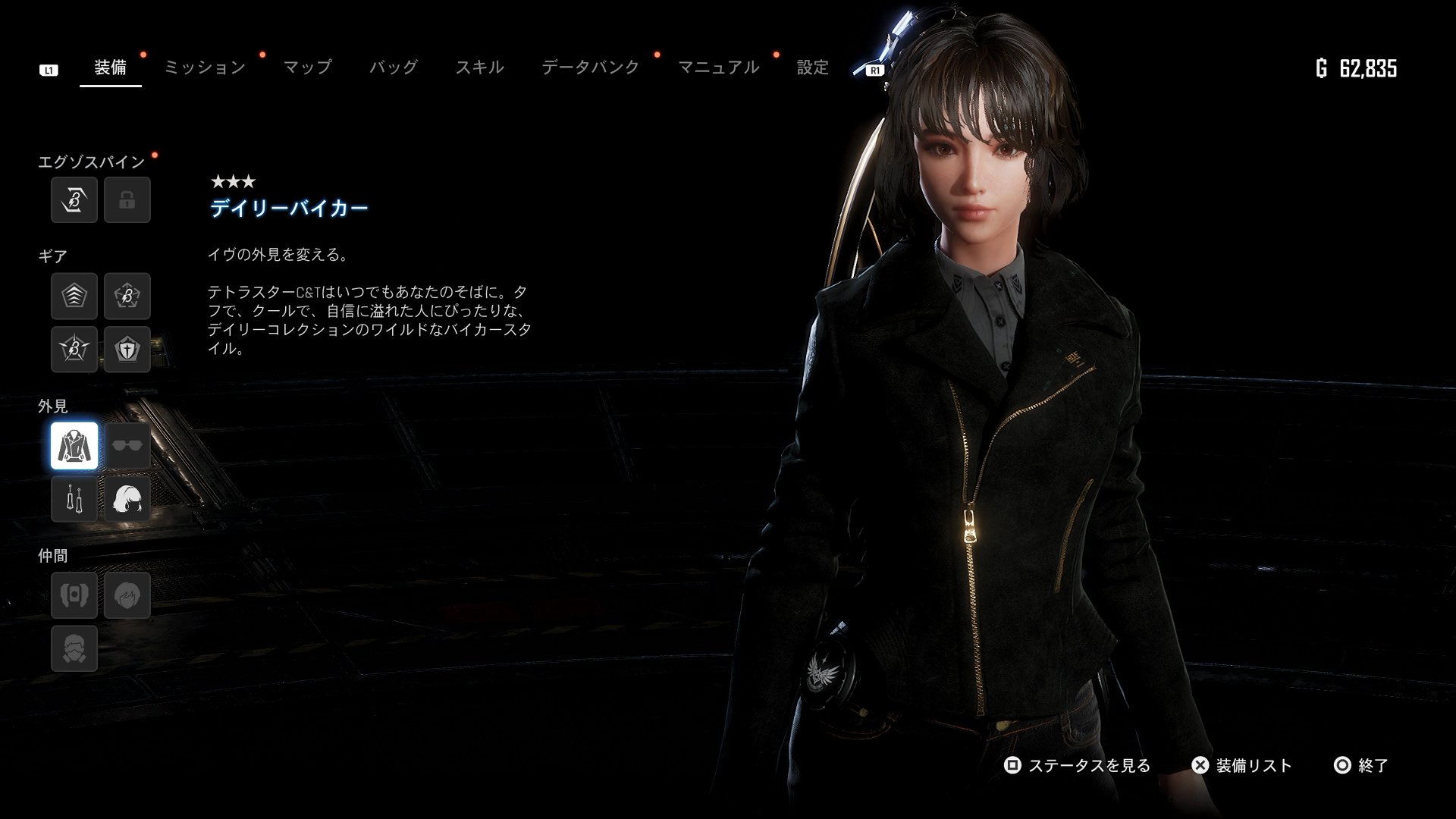1456x819 pixels.
Task: Go to the スキル tab
Action: (x=479, y=67)
